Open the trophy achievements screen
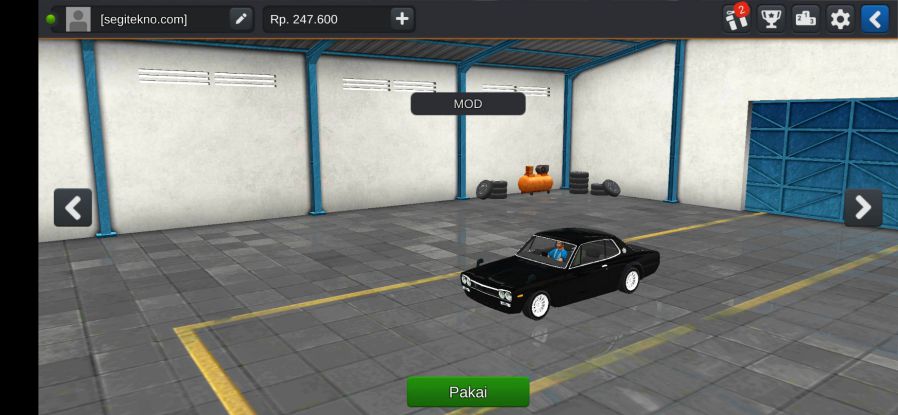Screen dimensions: 898x415 [770, 19]
